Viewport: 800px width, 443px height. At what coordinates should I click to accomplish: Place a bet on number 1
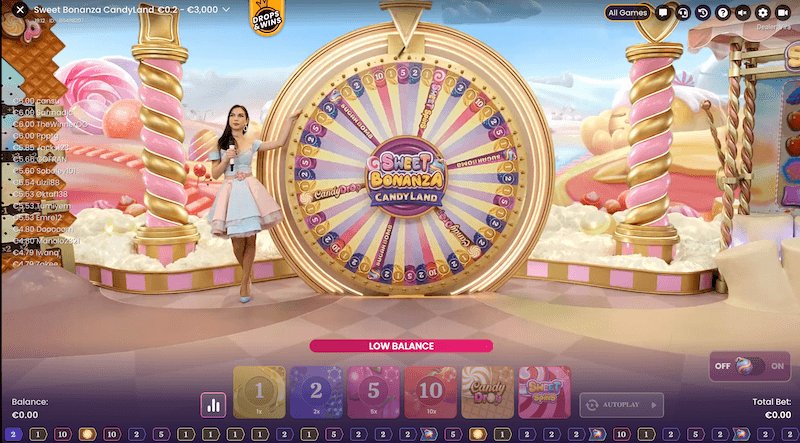pyautogui.click(x=259, y=392)
